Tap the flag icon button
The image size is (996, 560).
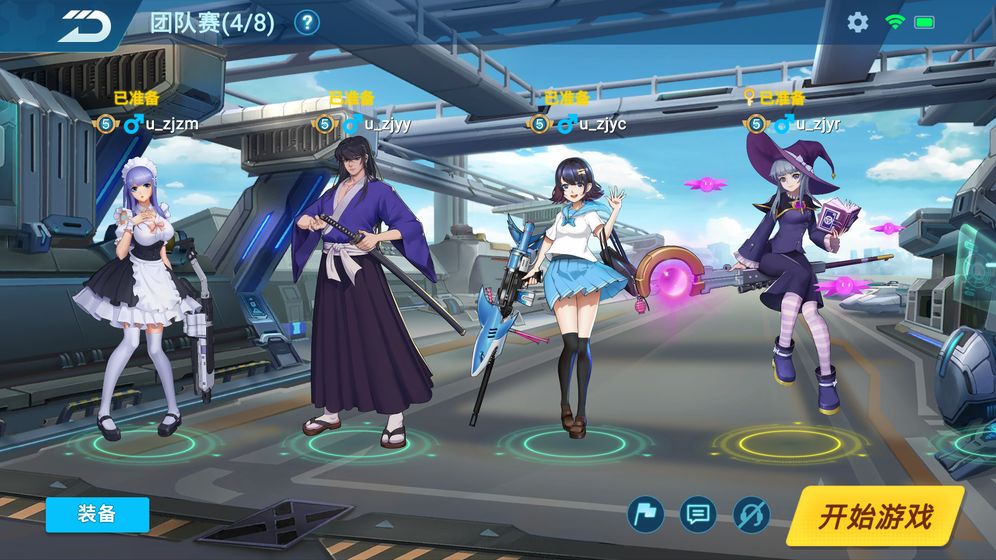coord(645,515)
